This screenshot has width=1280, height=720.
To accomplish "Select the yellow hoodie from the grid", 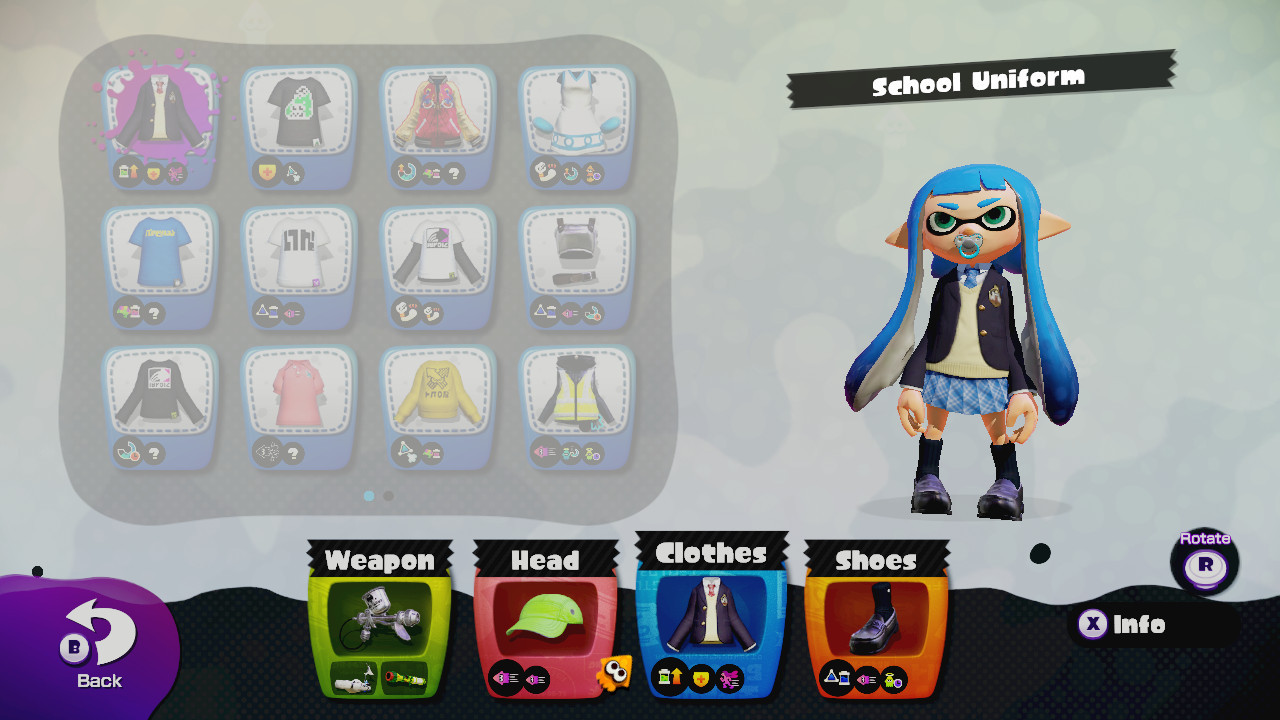I will [x=438, y=395].
